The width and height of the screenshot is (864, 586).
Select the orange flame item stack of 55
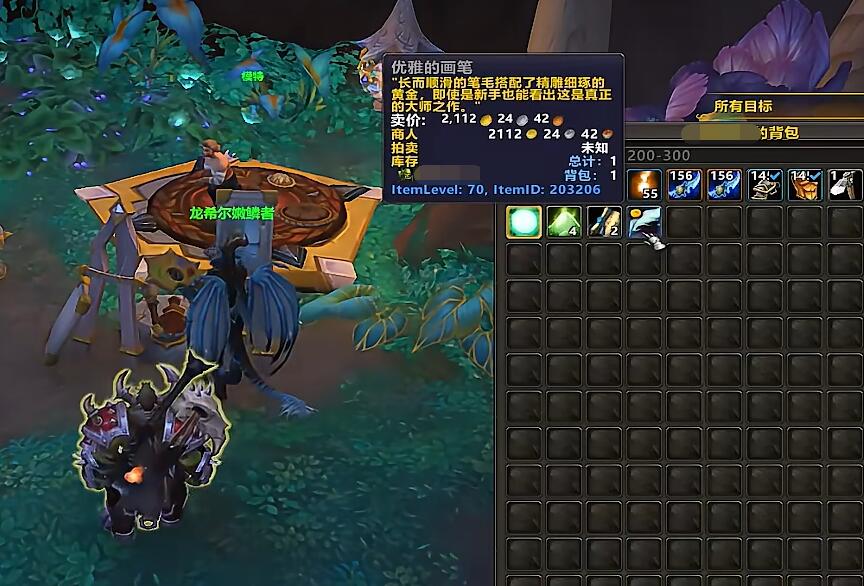643,185
